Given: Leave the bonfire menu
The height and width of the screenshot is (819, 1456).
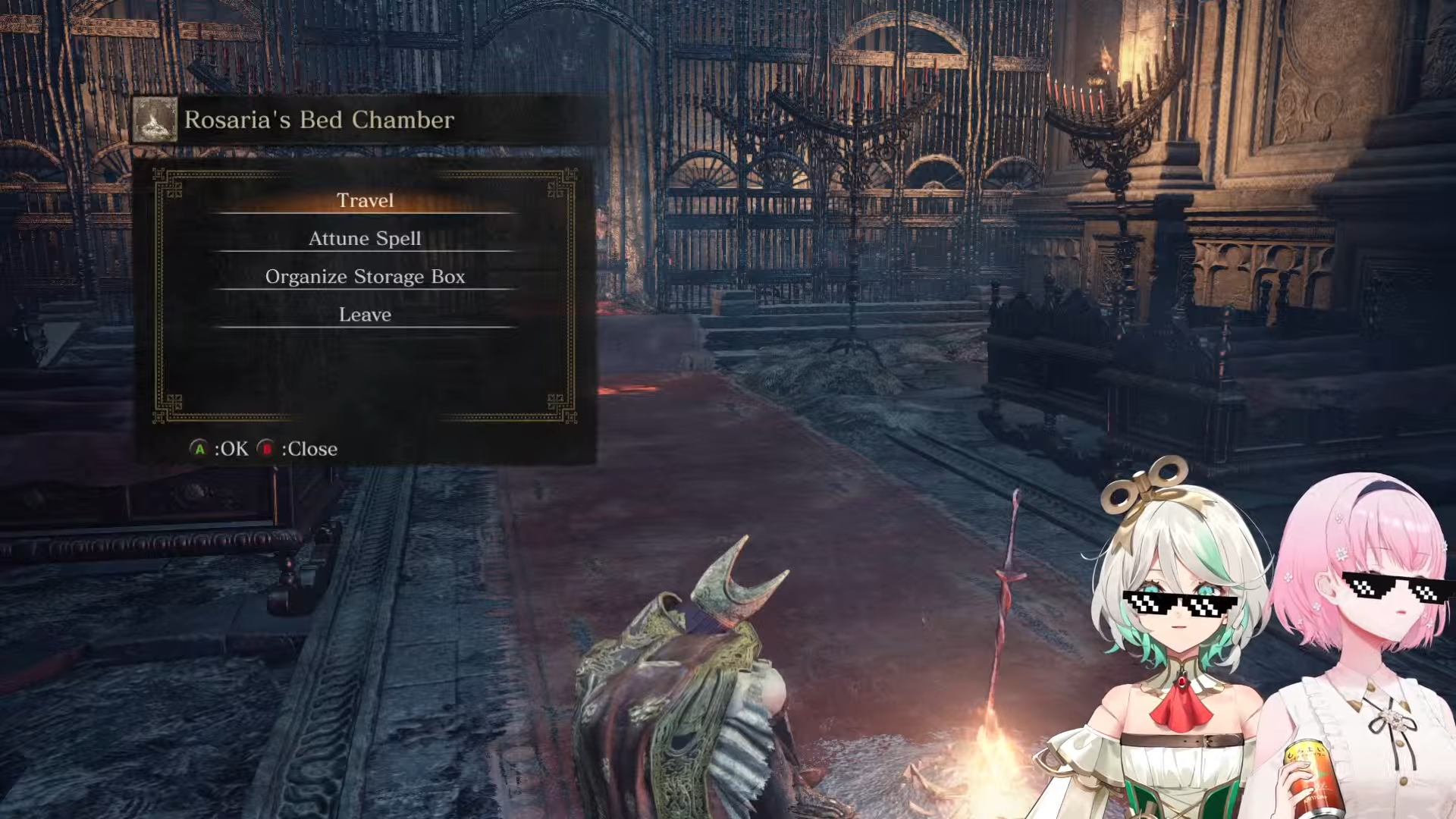Looking at the screenshot, I should [x=365, y=314].
